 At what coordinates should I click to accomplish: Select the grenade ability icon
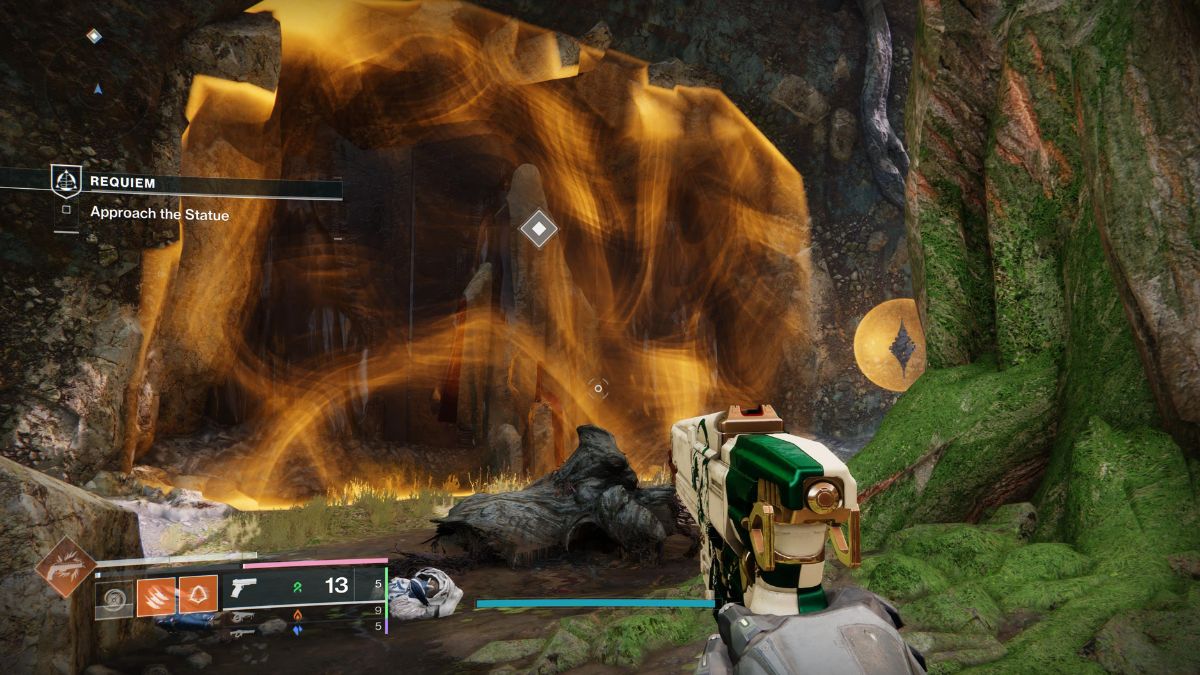pos(114,598)
